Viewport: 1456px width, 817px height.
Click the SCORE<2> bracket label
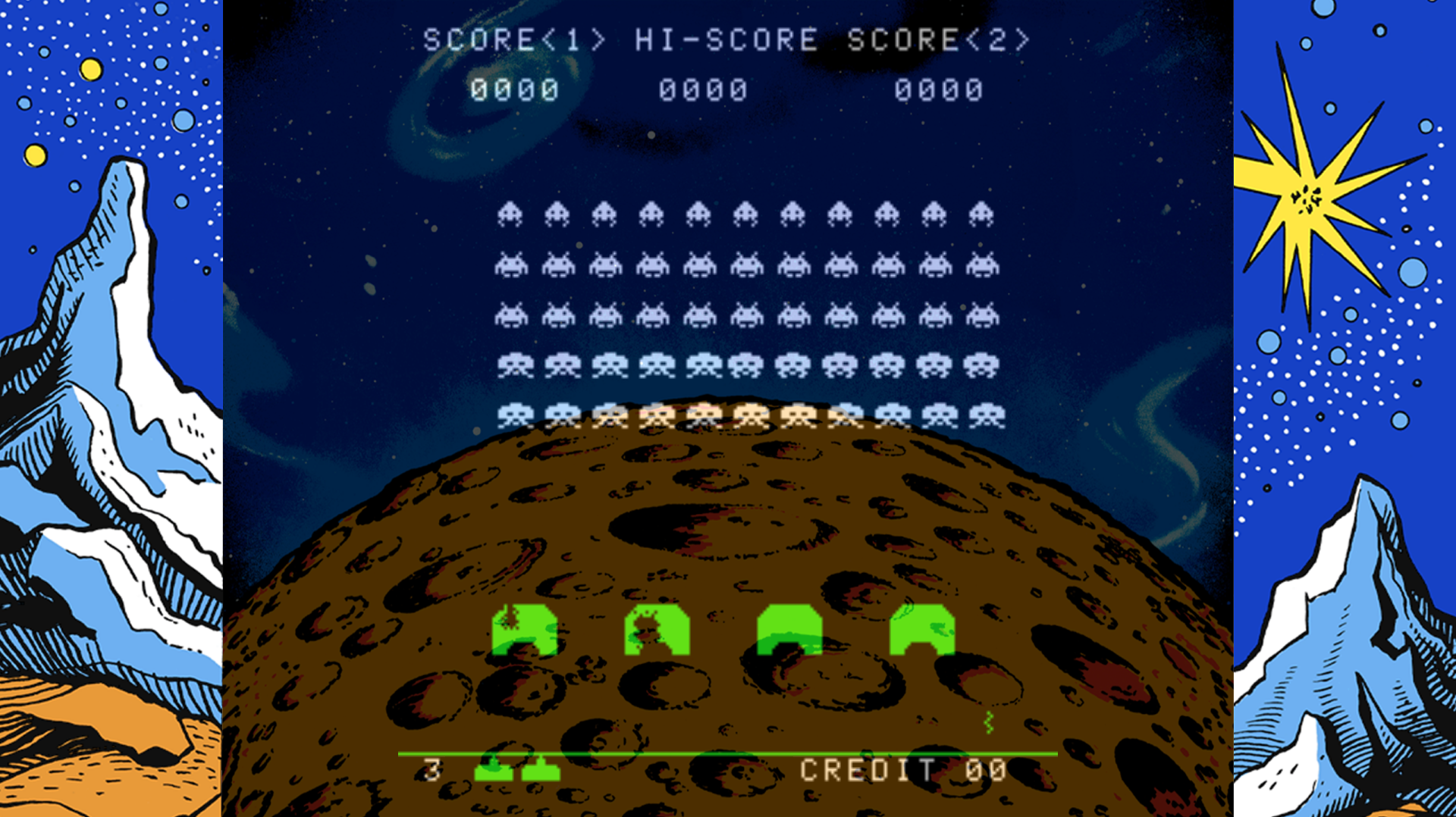(940, 40)
